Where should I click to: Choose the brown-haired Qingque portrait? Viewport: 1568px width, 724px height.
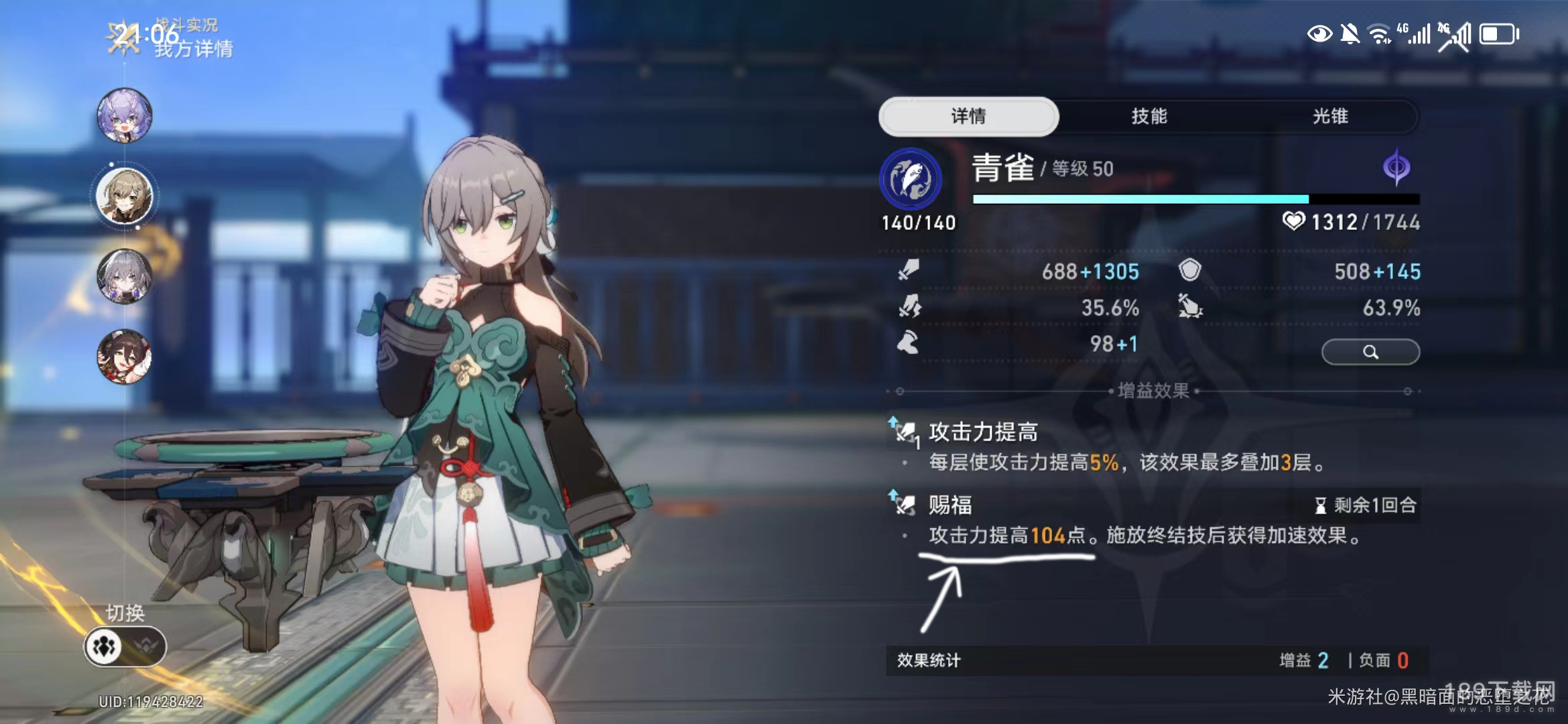coord(125,196)
